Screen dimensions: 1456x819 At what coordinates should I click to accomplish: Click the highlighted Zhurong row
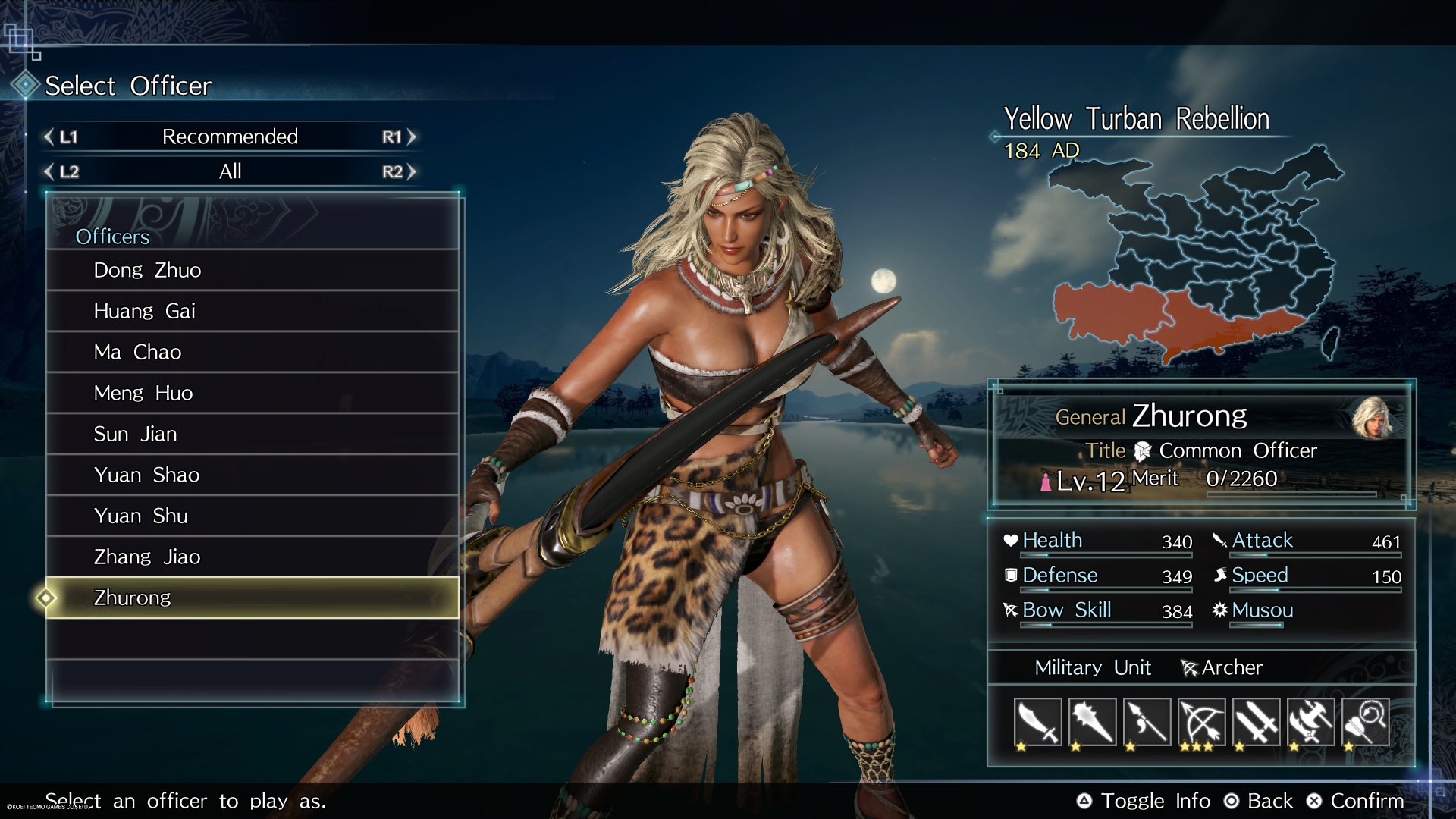[252, 598]
